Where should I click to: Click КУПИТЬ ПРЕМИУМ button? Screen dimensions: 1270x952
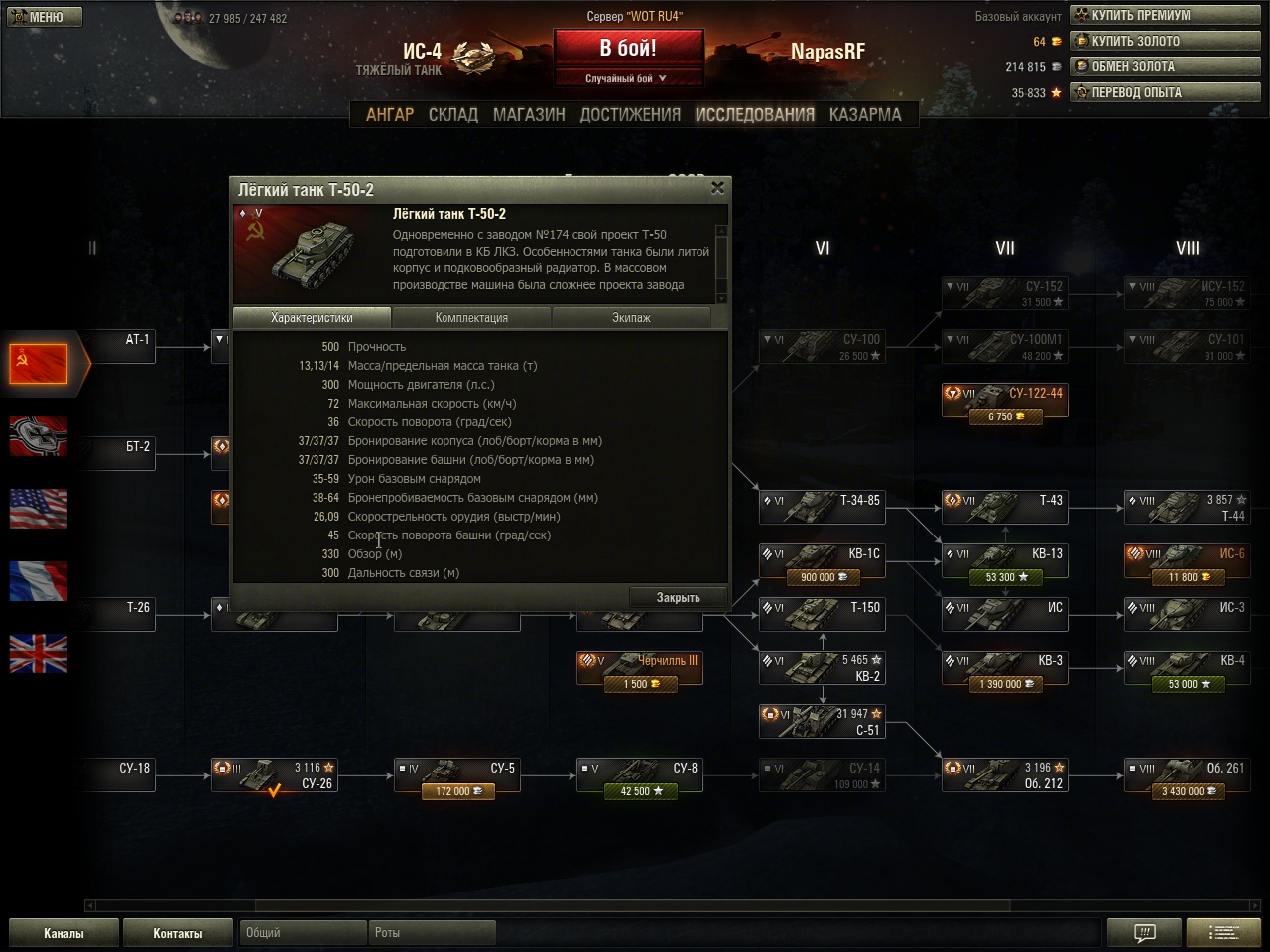coord(1165,15)
